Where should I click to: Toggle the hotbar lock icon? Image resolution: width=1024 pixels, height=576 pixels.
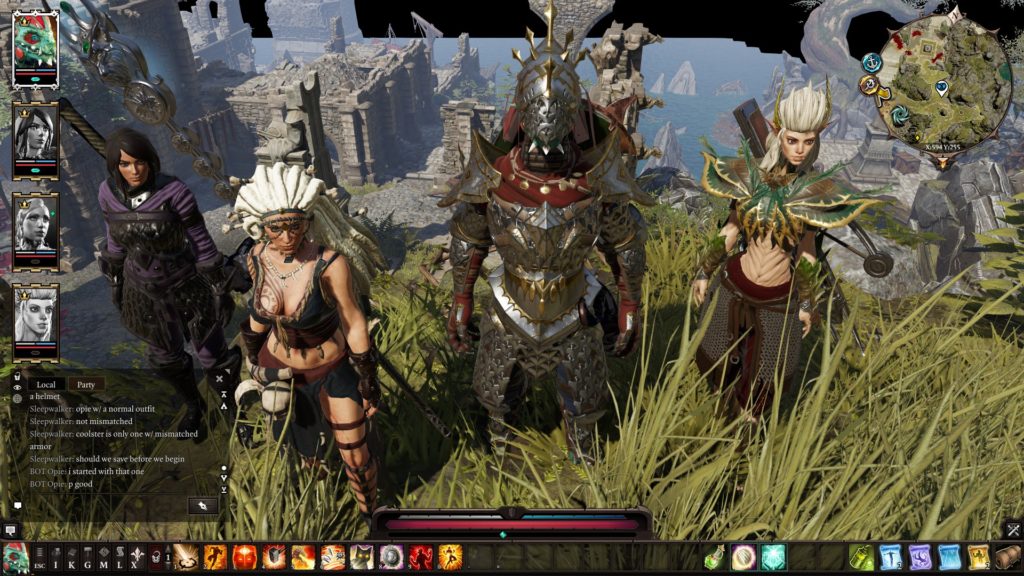pos(156,557)
